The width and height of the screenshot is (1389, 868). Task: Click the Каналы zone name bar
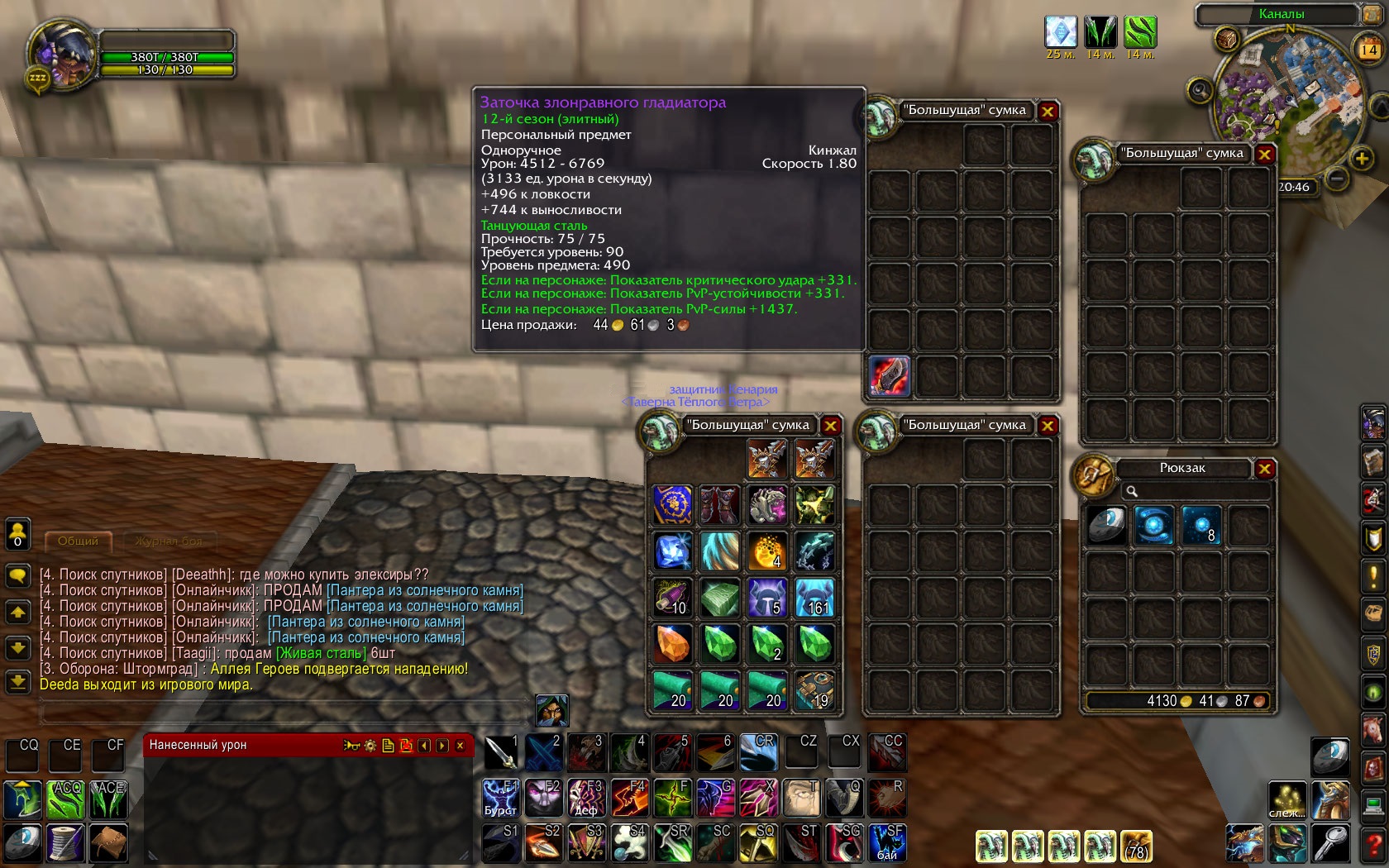(1280, 14)
